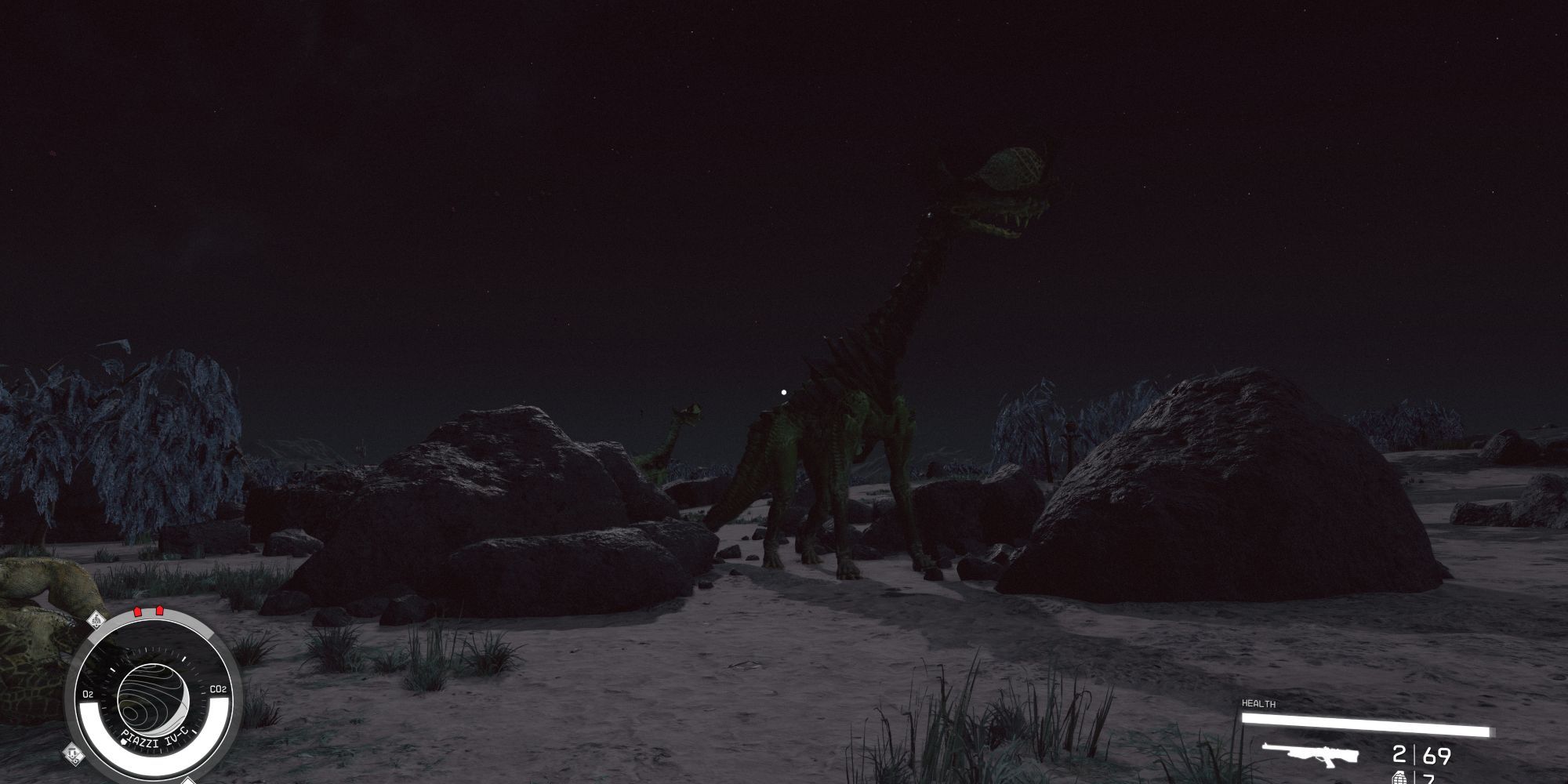Toggle the O2 meter label on the scanner
Screen dimensions: 1568x784
pos(89,692)
